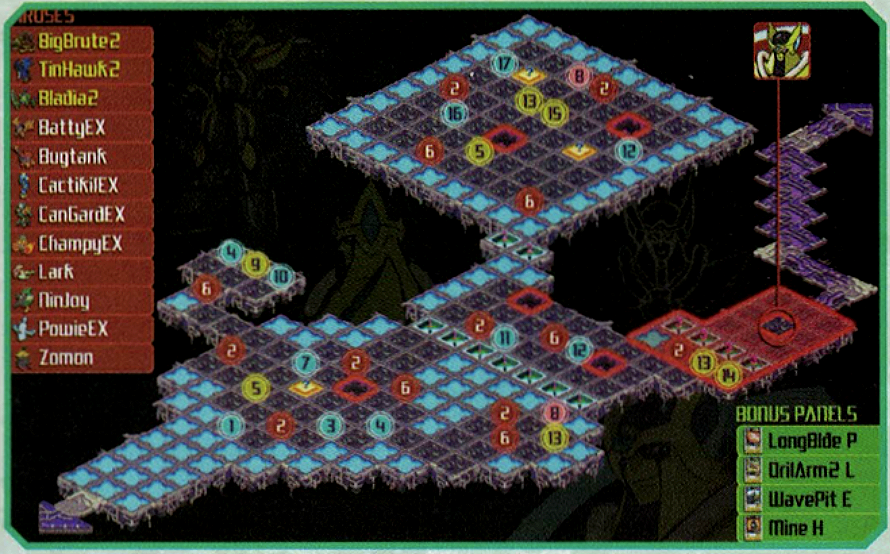Choose the CanGardEX virus entry
This screenshot has height=554, width=890.
click(x=81, y=214)
